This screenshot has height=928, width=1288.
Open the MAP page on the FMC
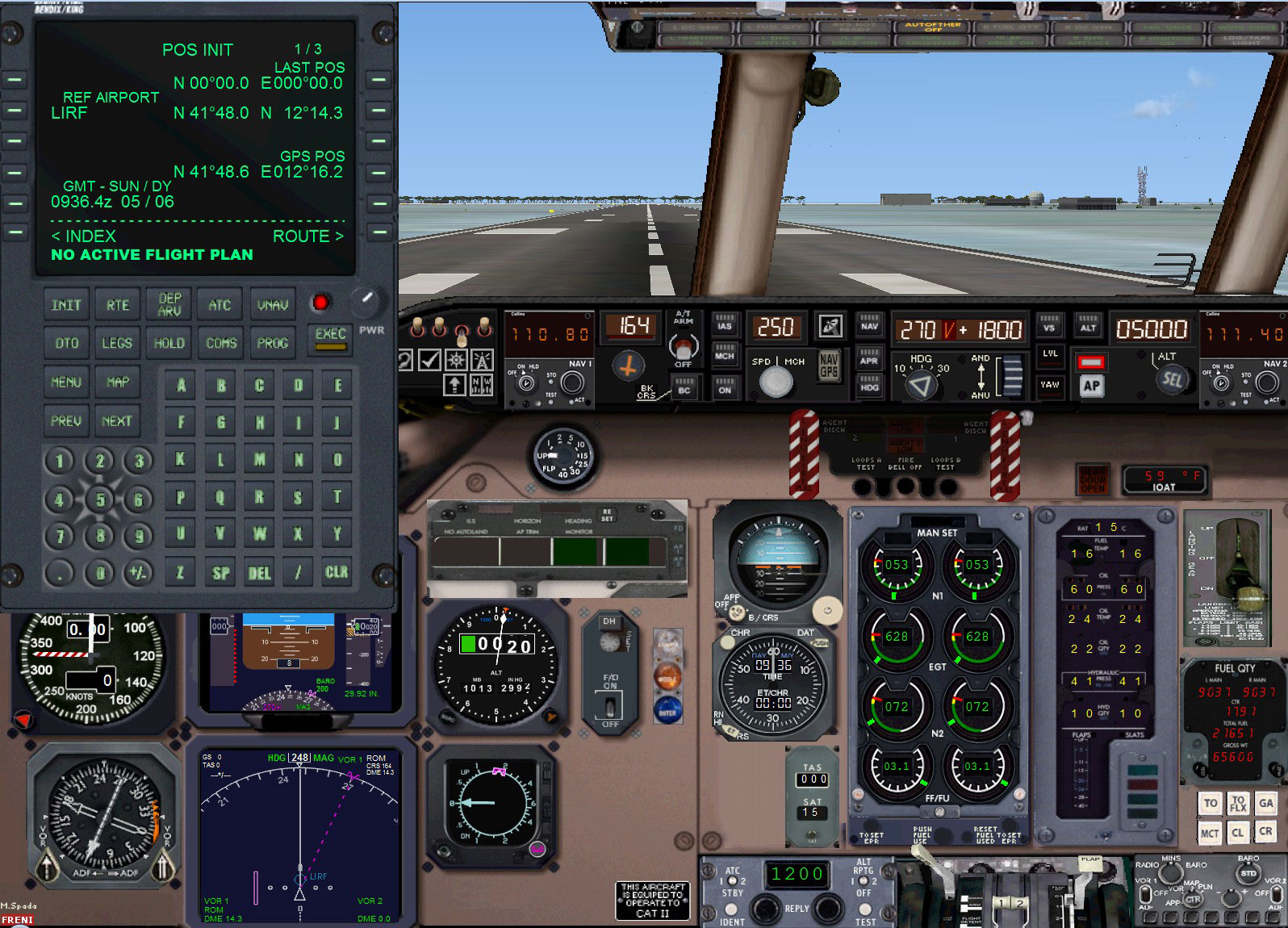pyautogui.click(x=118, y=382)
